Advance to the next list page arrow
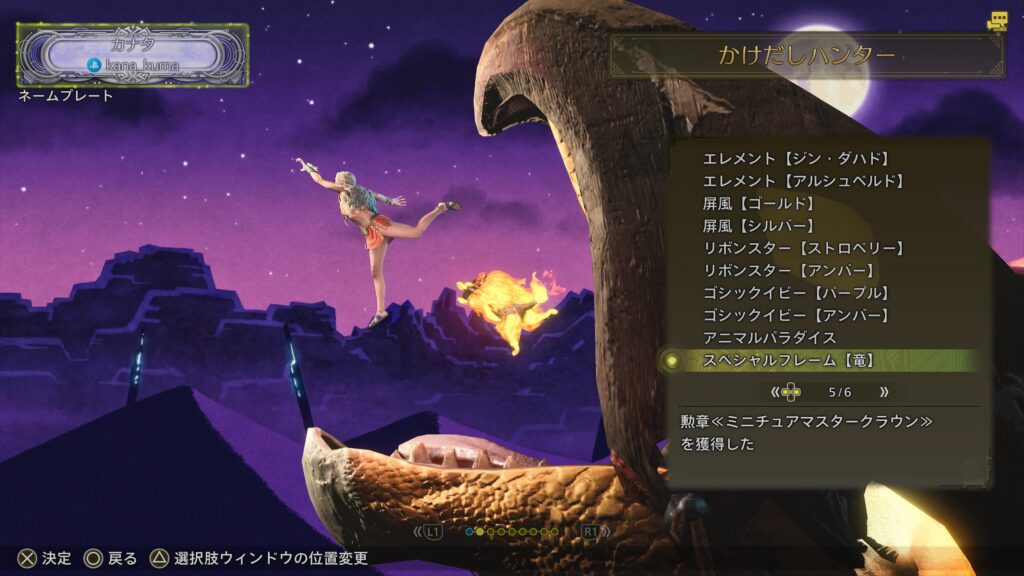Image resolution: width=1024 pixels, height=576 pixels. (883, 392)
